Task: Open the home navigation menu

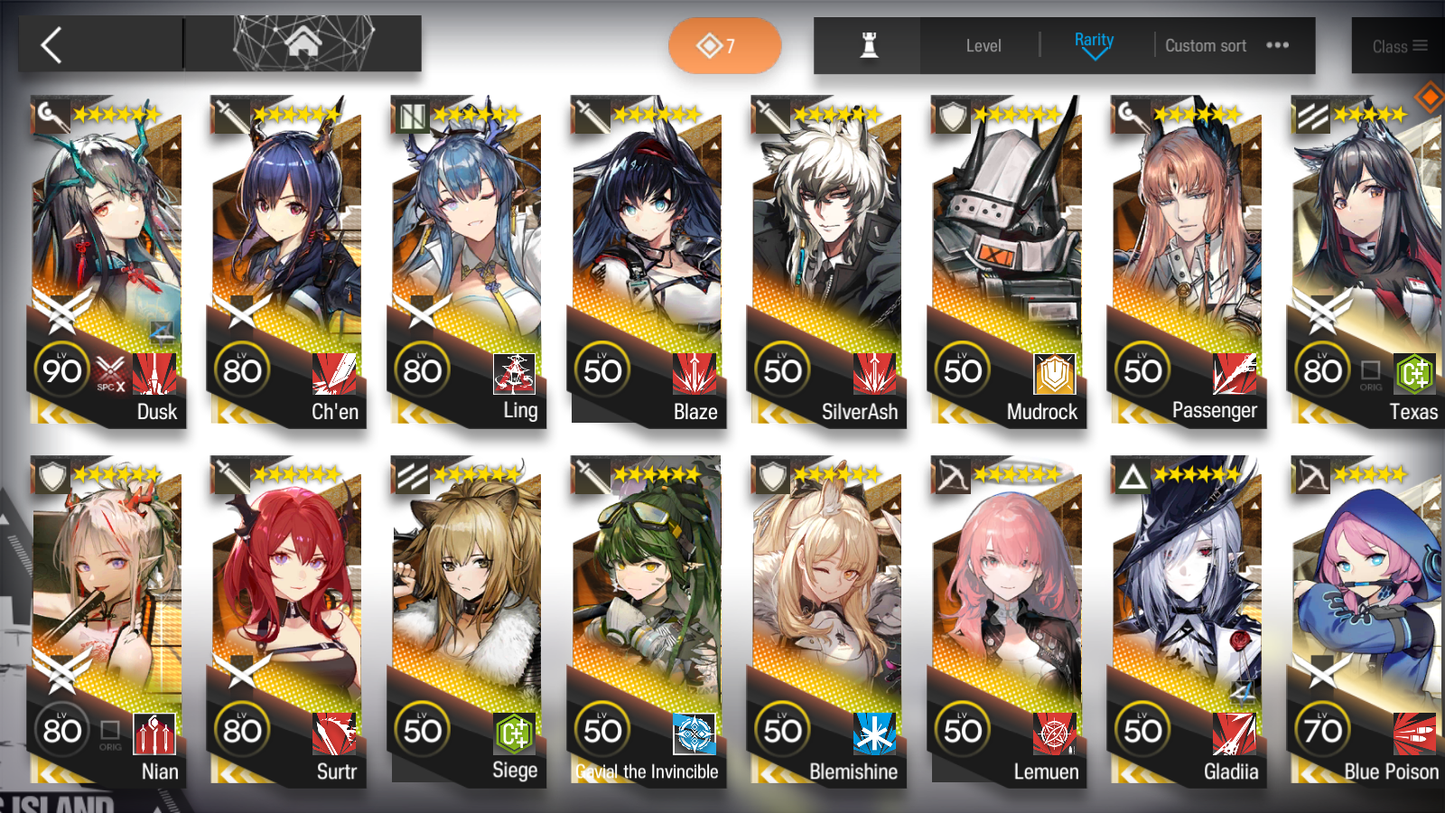Action: [304, 44]
